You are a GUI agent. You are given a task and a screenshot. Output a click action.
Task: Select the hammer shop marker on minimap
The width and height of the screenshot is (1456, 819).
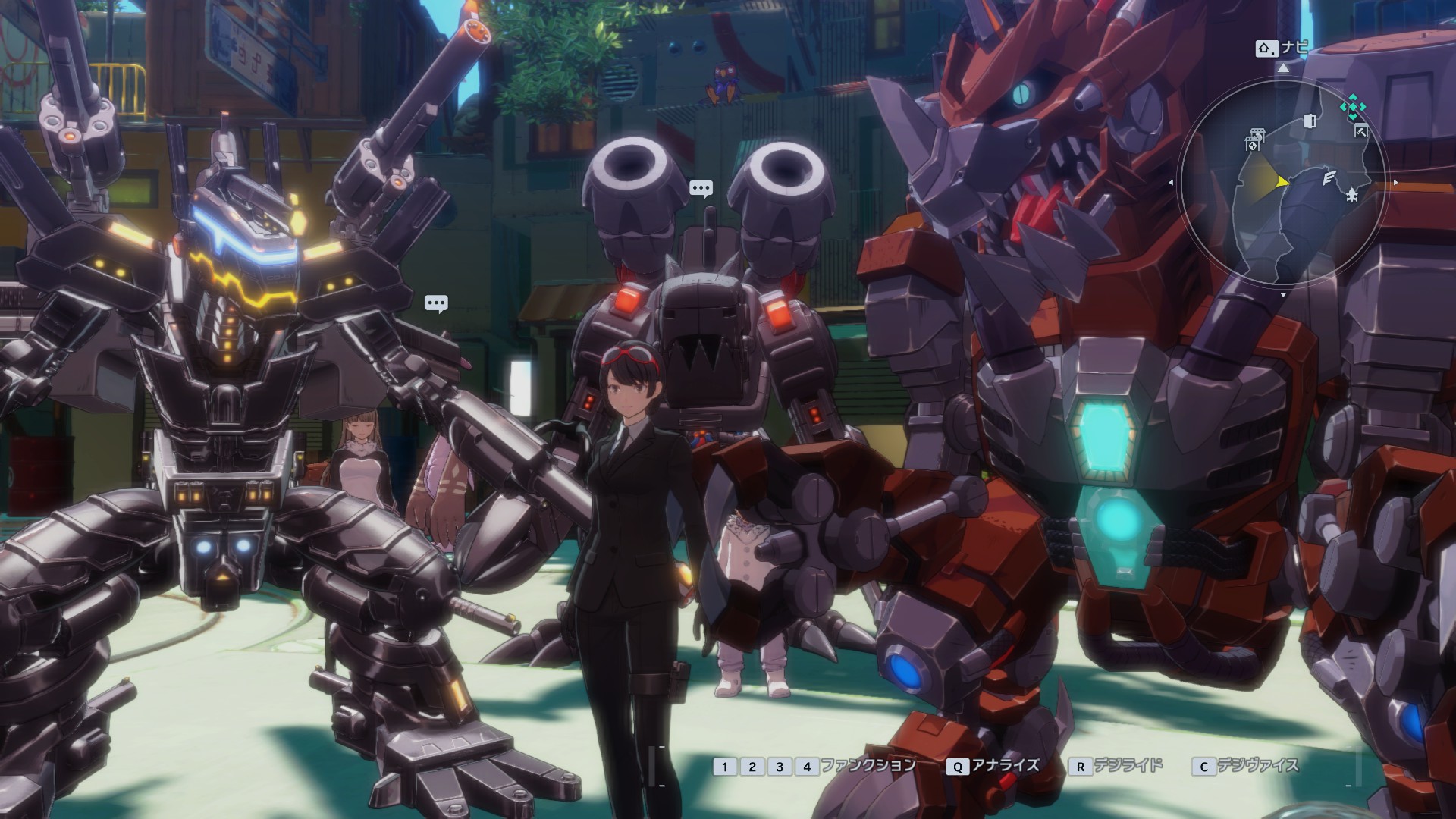click(x=1361, y=130)
